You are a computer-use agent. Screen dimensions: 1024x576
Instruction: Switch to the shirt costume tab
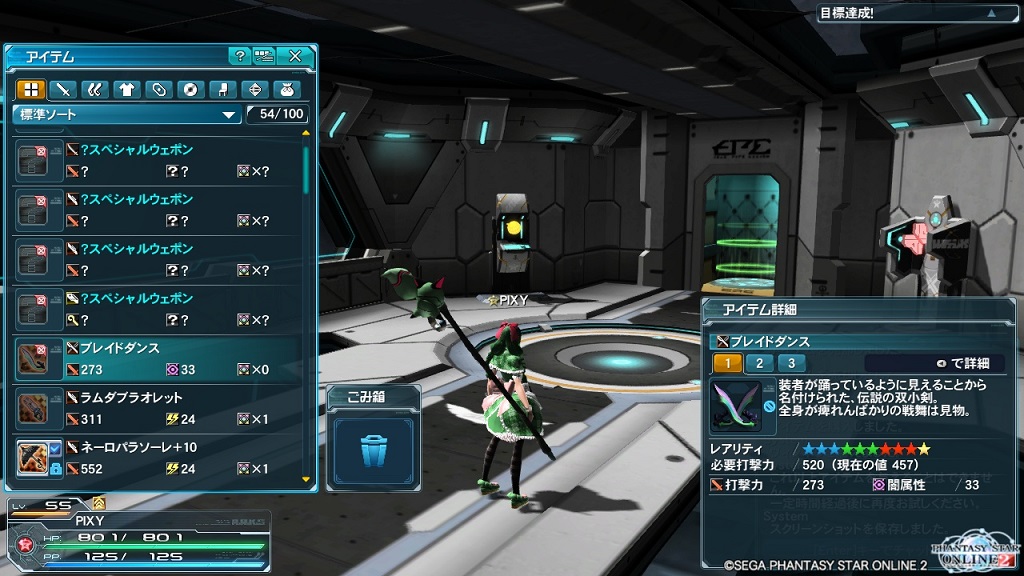[125, 89]
